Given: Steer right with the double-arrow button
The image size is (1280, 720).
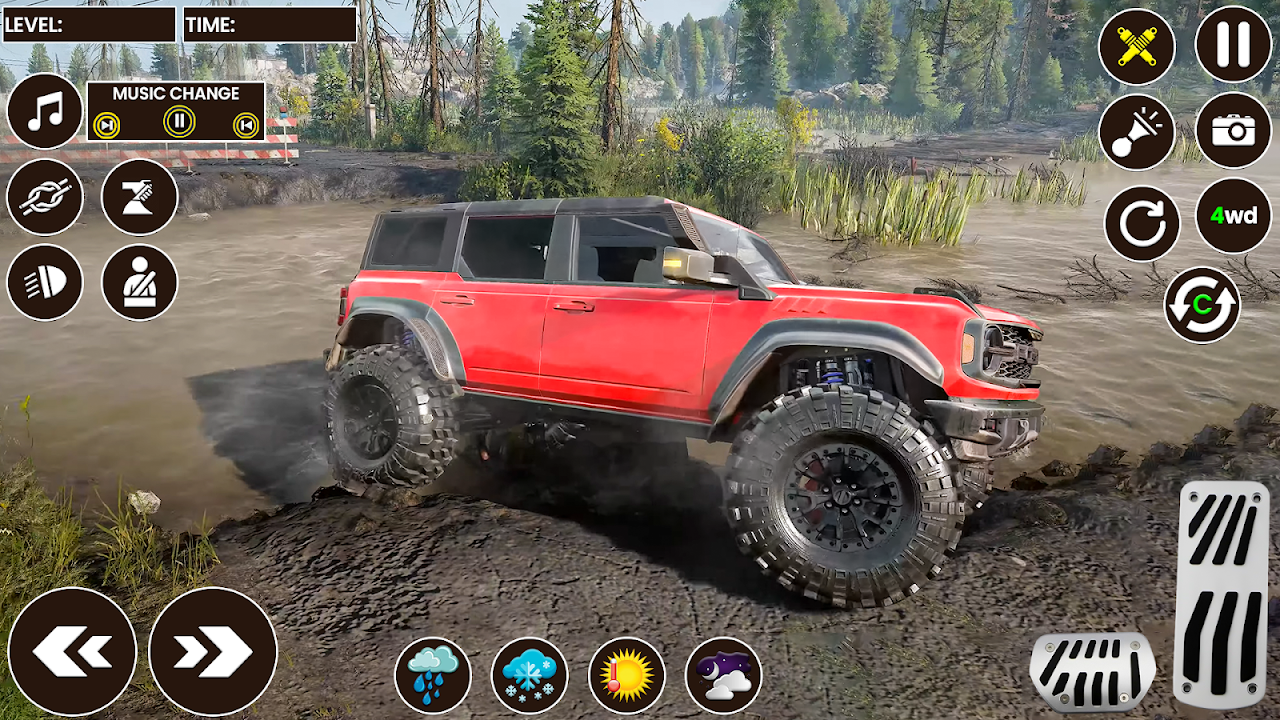Looking at the screenshot, I should [x=212, y=651].
